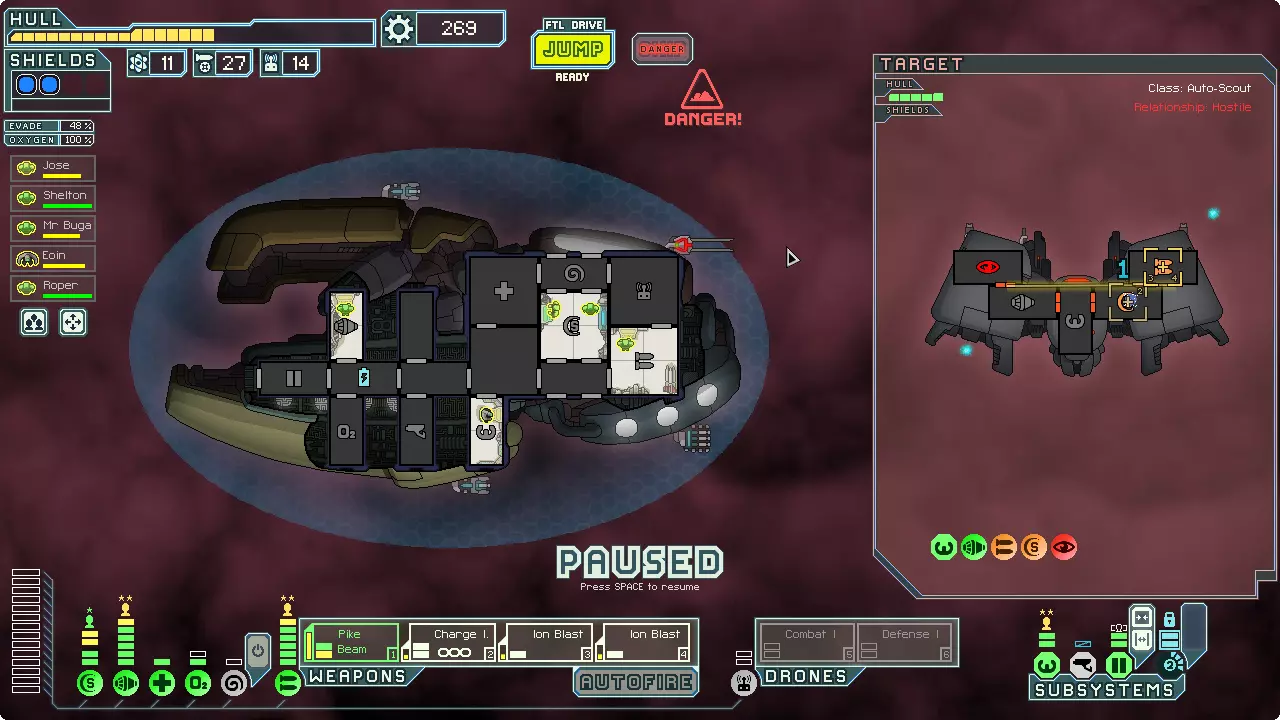
Task: Select crew member Mr Buga
Action: [x=53, y=228]
